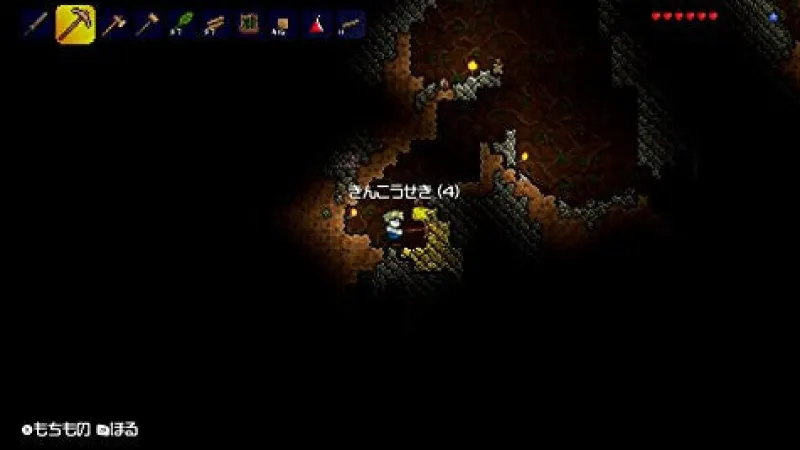Choose the hammer hotbar slot
This screenshot has height=450, width=800.
147,24
